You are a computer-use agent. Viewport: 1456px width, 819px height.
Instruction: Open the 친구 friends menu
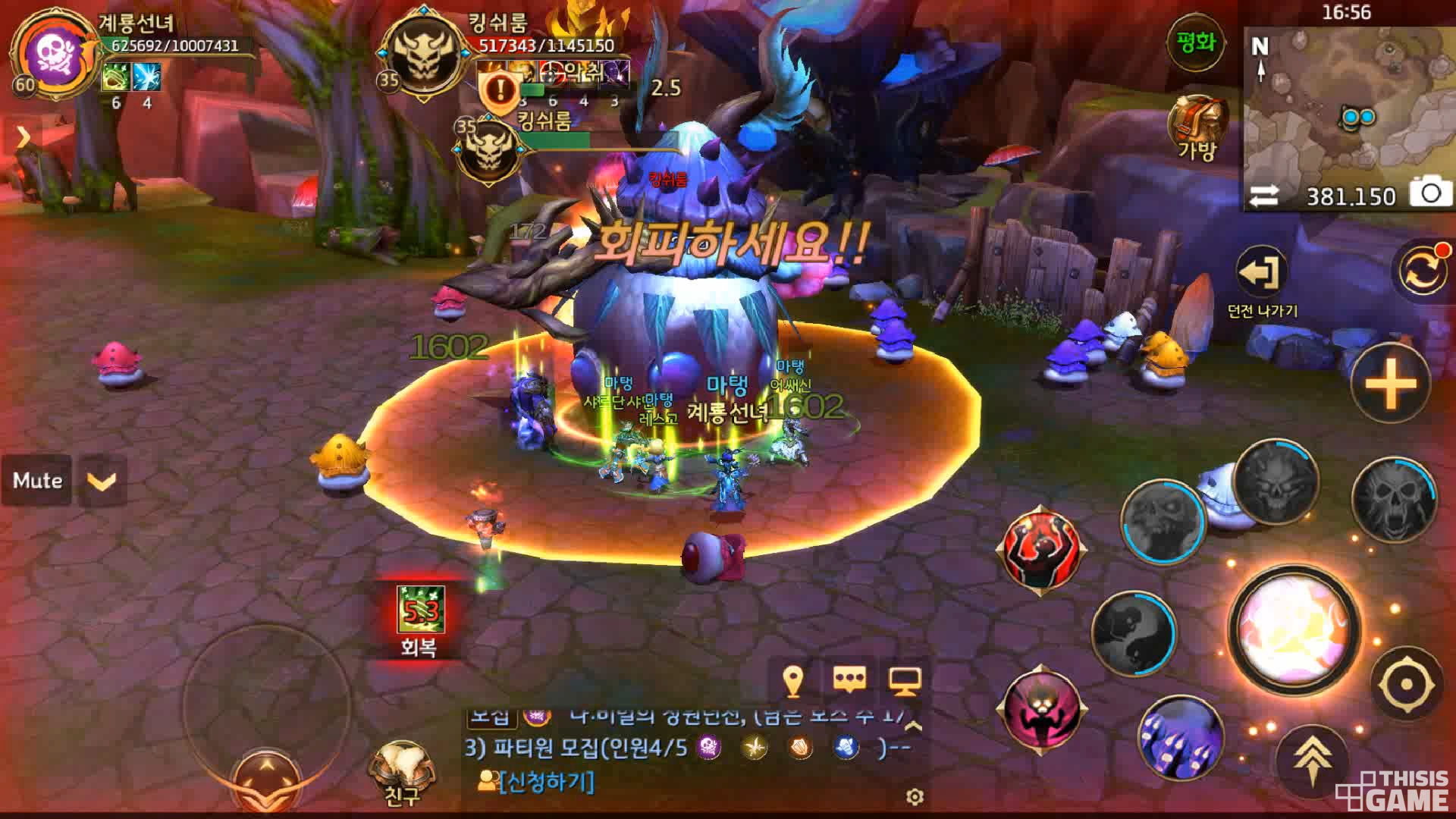402,770
